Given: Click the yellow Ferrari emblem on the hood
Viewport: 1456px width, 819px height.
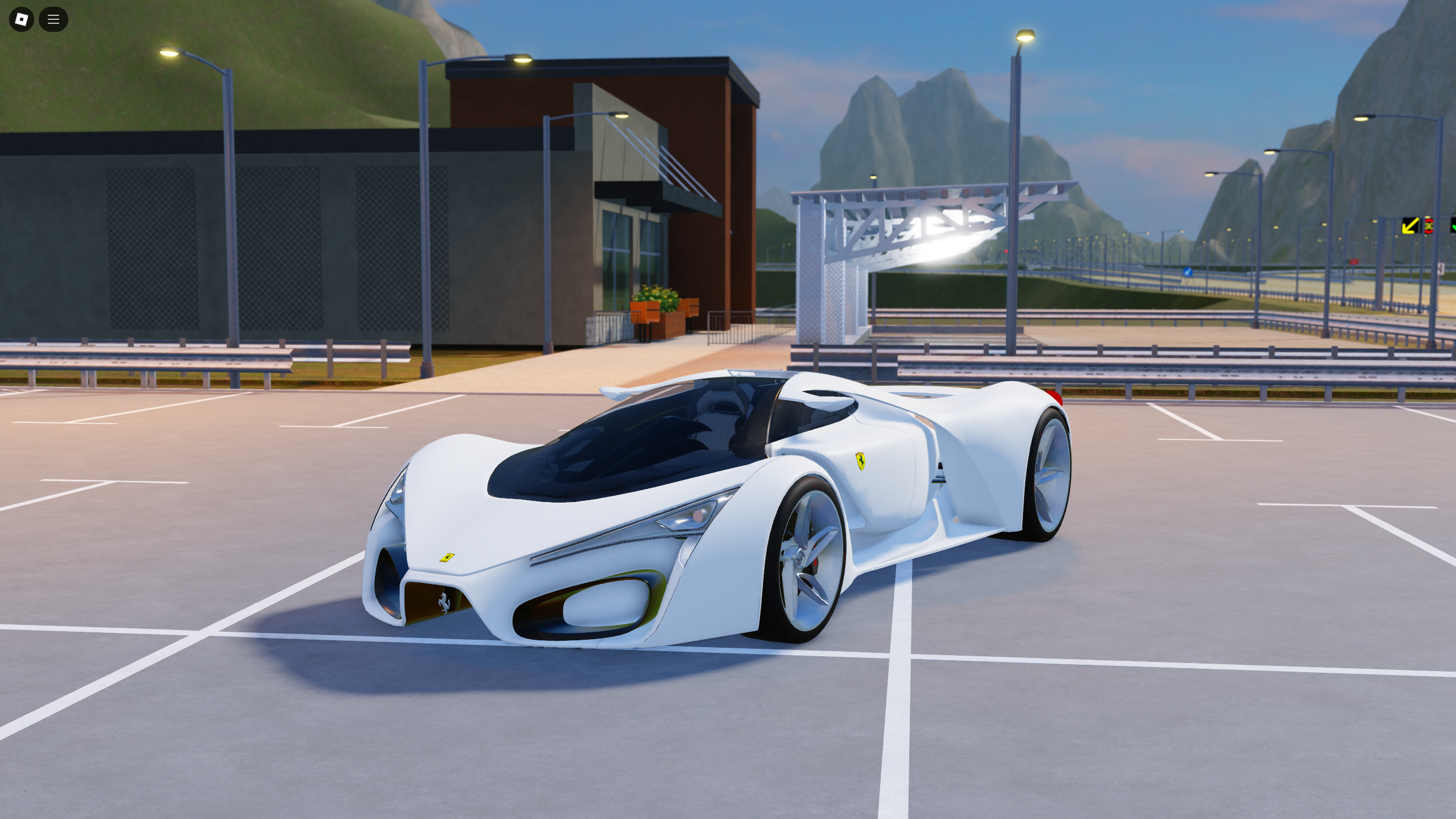Looking at the screenshot, I should click(x=447, y=558).
